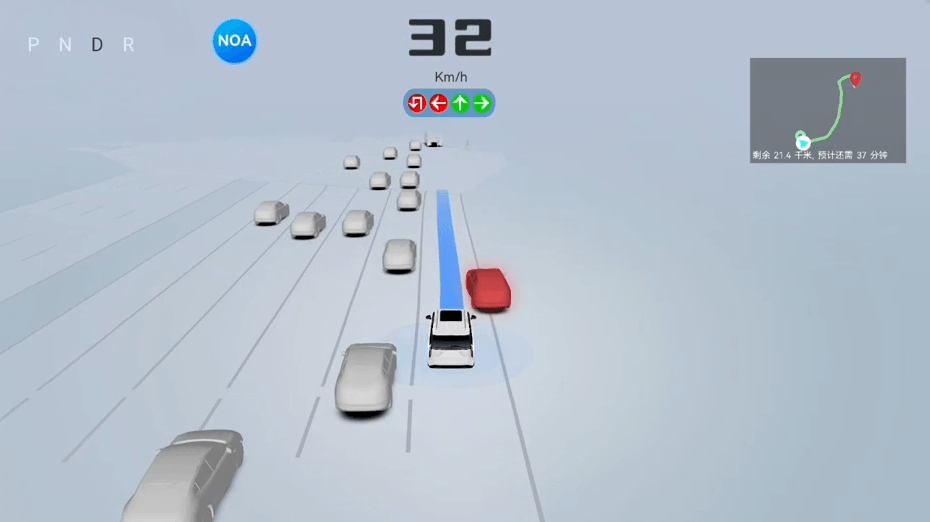Screen dimensions: 930x522
Task: Click the green right-arrow signal icon
Action: [x=482, y=103]
